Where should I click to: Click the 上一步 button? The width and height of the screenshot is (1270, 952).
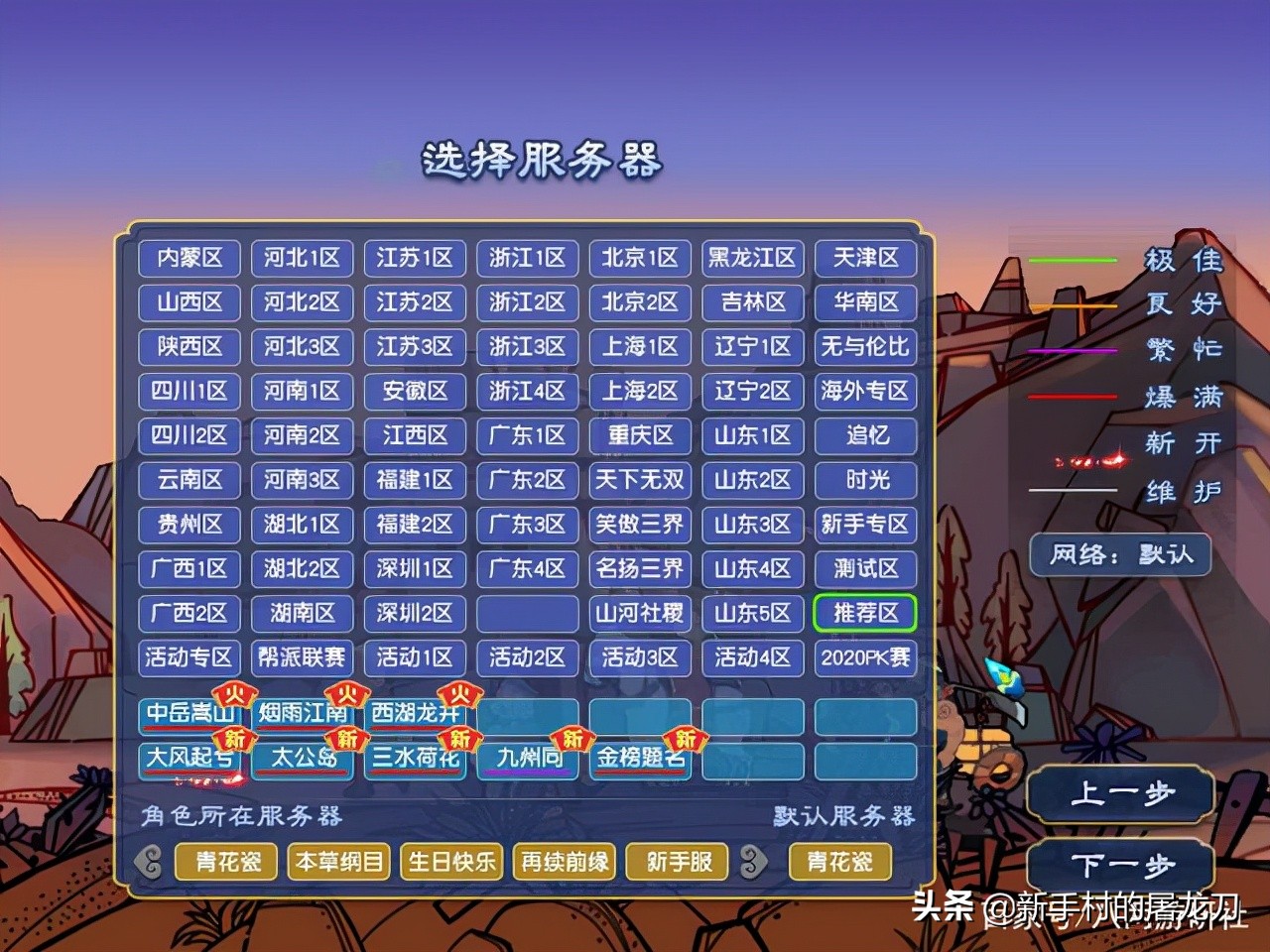click(1119, 792)
